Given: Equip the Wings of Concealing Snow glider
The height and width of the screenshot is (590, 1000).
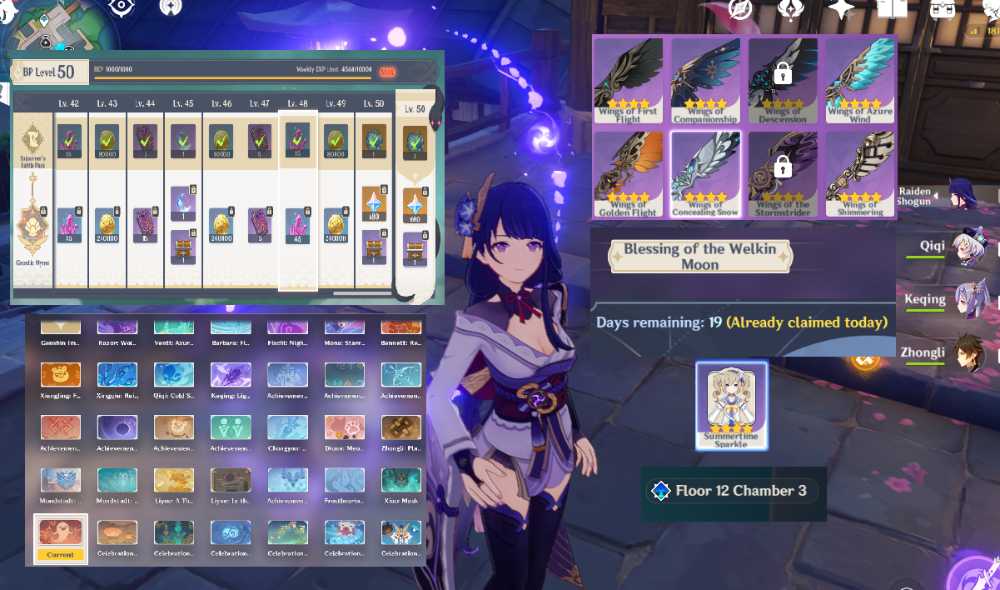Looking at the screenshot, I should pyautogui.click(x=706, y=174).
